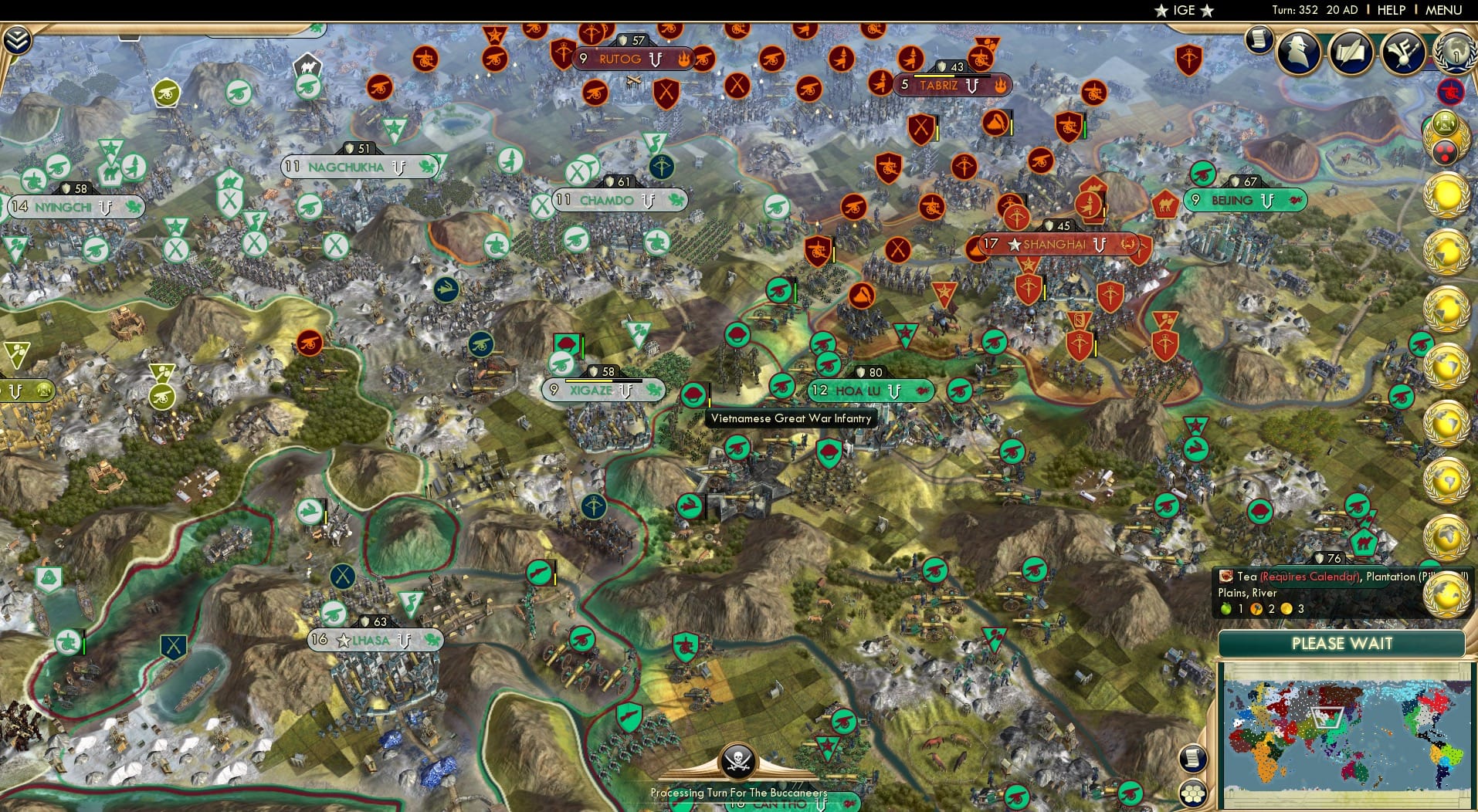
Task: Open the Espionage overview spy icon
Action: coord(1298,52)
